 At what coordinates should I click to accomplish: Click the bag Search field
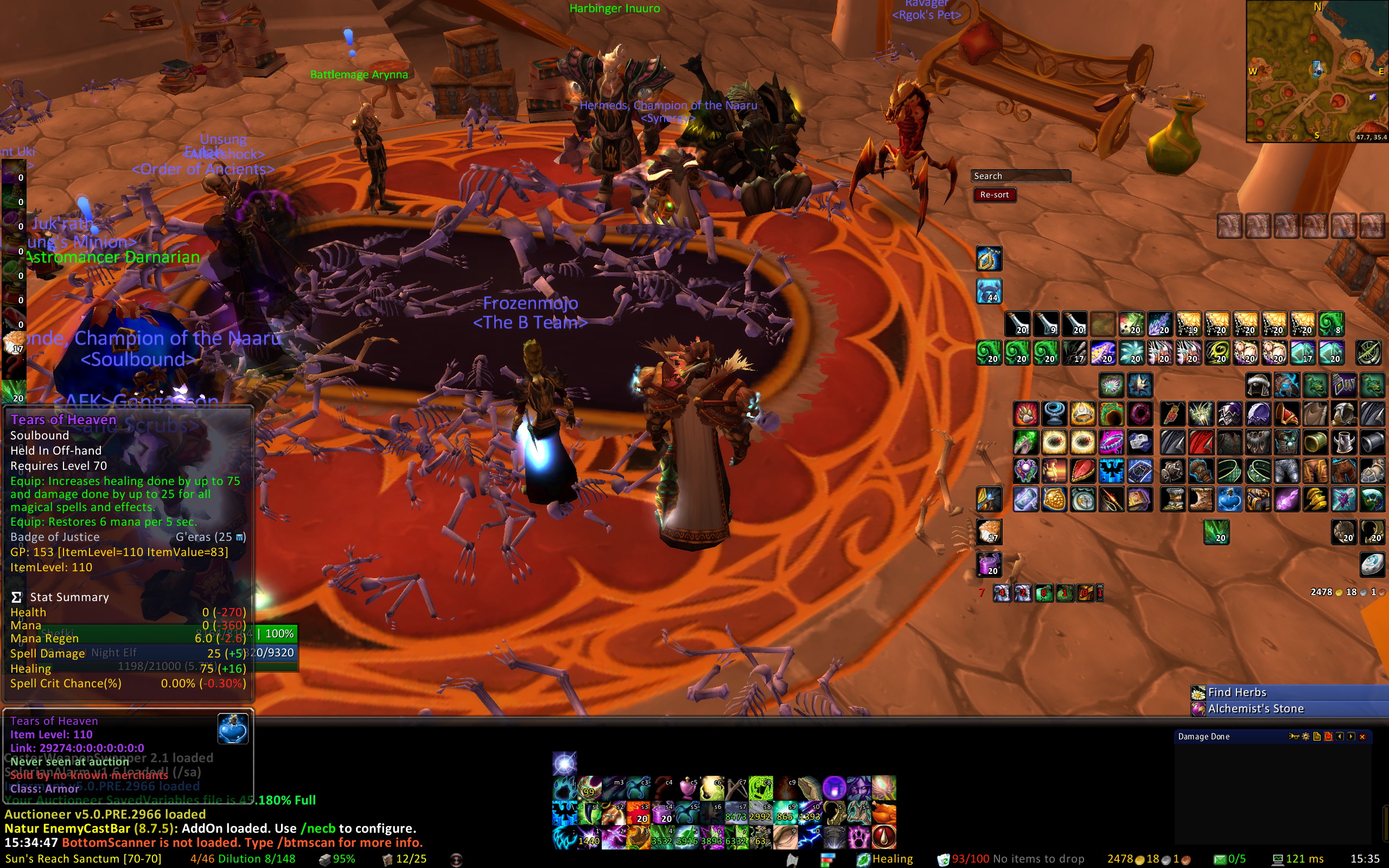1021,176
